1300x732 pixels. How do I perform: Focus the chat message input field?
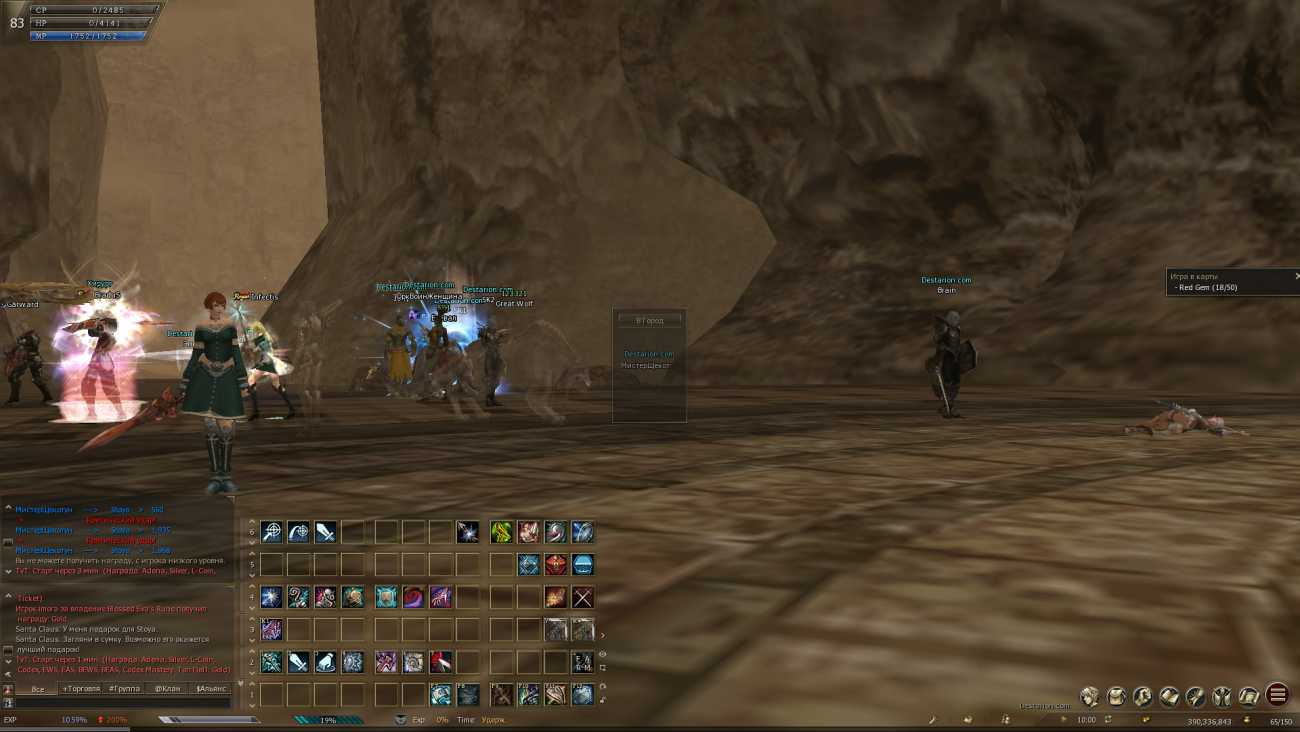click(120, 704)
